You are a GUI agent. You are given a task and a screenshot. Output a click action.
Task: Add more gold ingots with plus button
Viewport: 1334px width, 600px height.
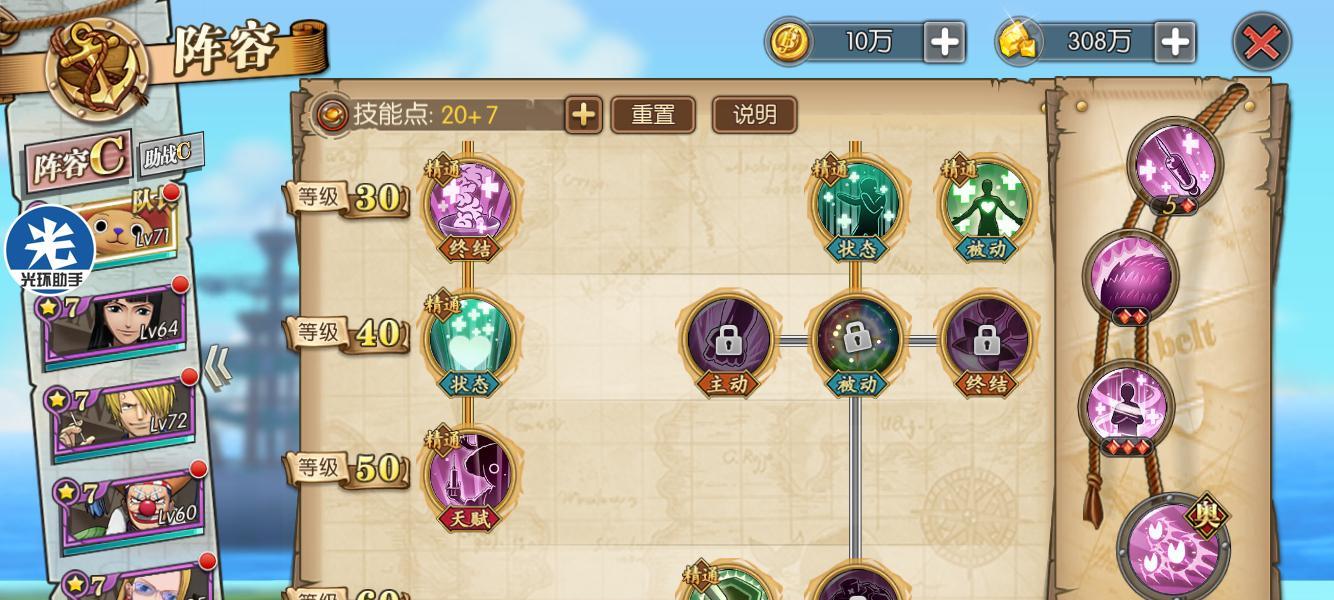1175,42
